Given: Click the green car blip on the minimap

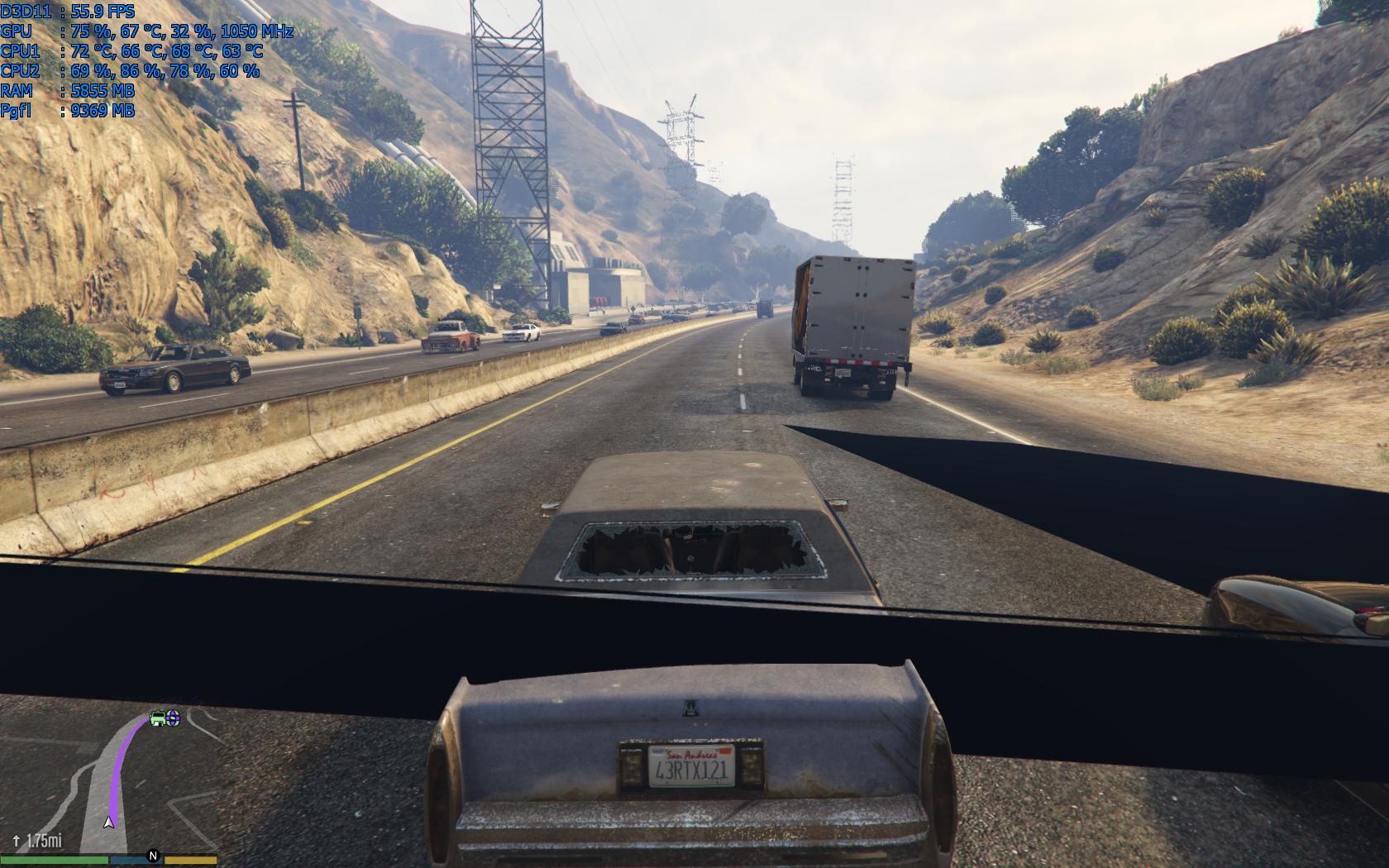Looking at the screenshot, I should (158, 718).
